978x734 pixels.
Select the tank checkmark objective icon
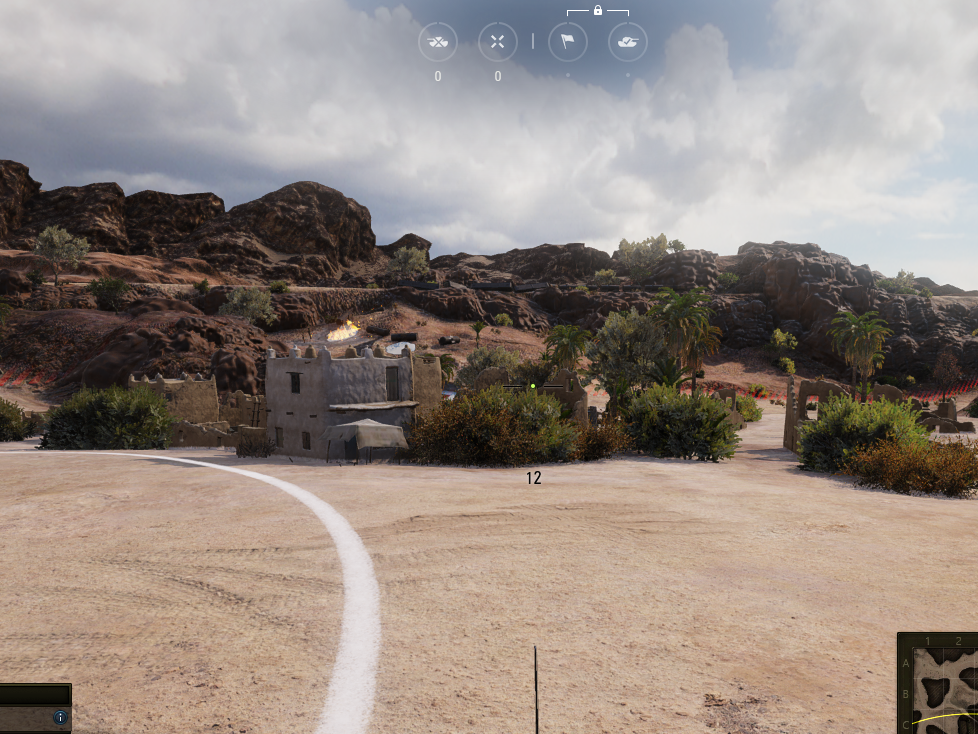coord(627,42)
